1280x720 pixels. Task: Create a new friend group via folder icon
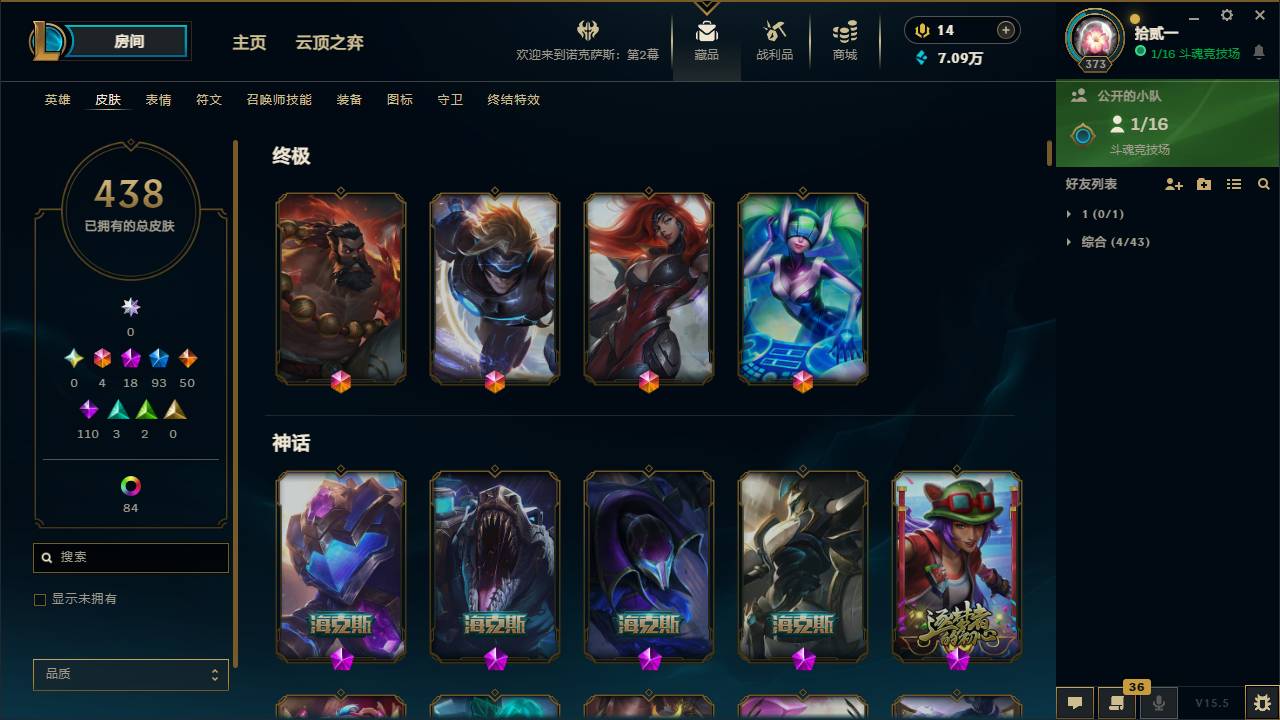(1203, 183)
